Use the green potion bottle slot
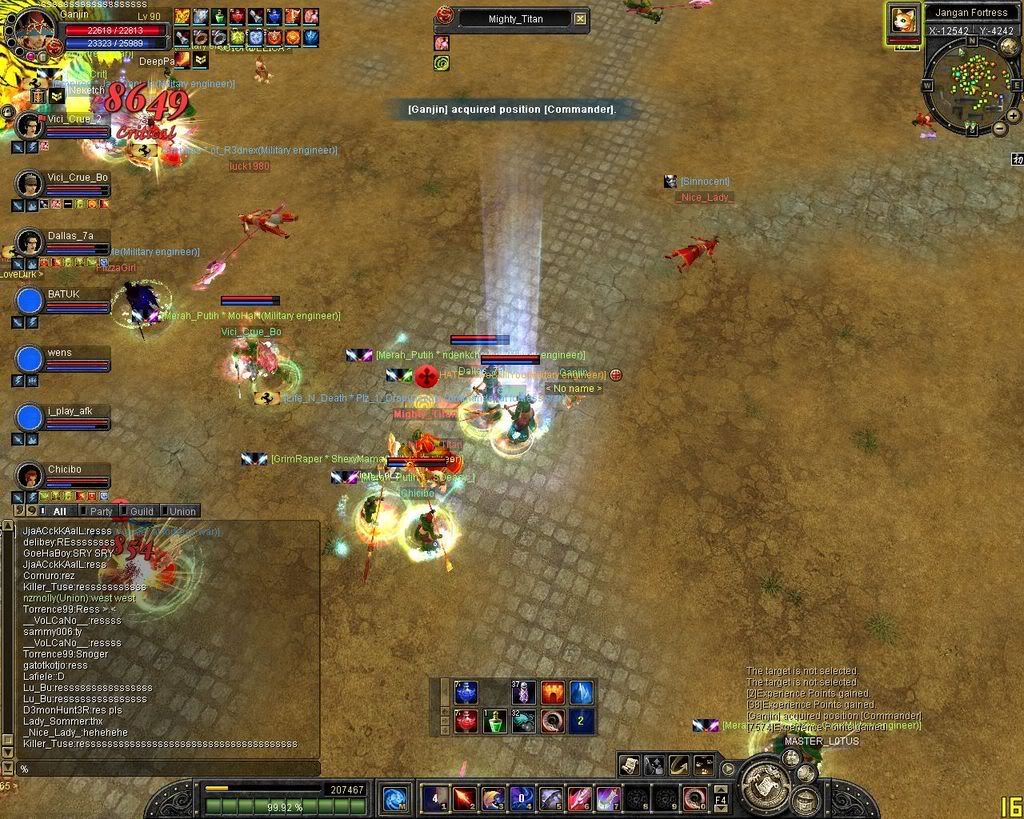This screenshot has width=1024, height=819. click(495, 720)
